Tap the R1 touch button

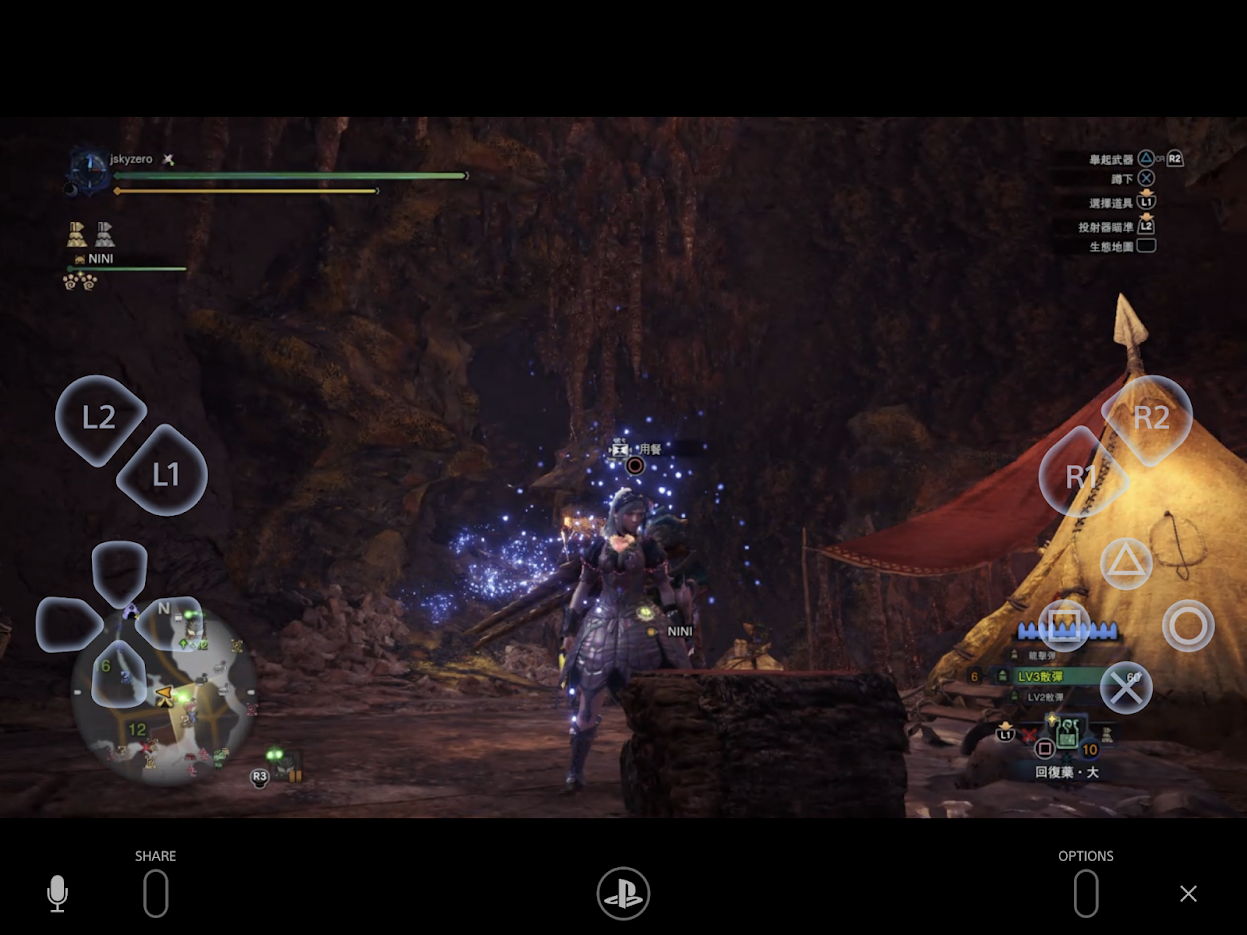click(x=1082, y=476)
